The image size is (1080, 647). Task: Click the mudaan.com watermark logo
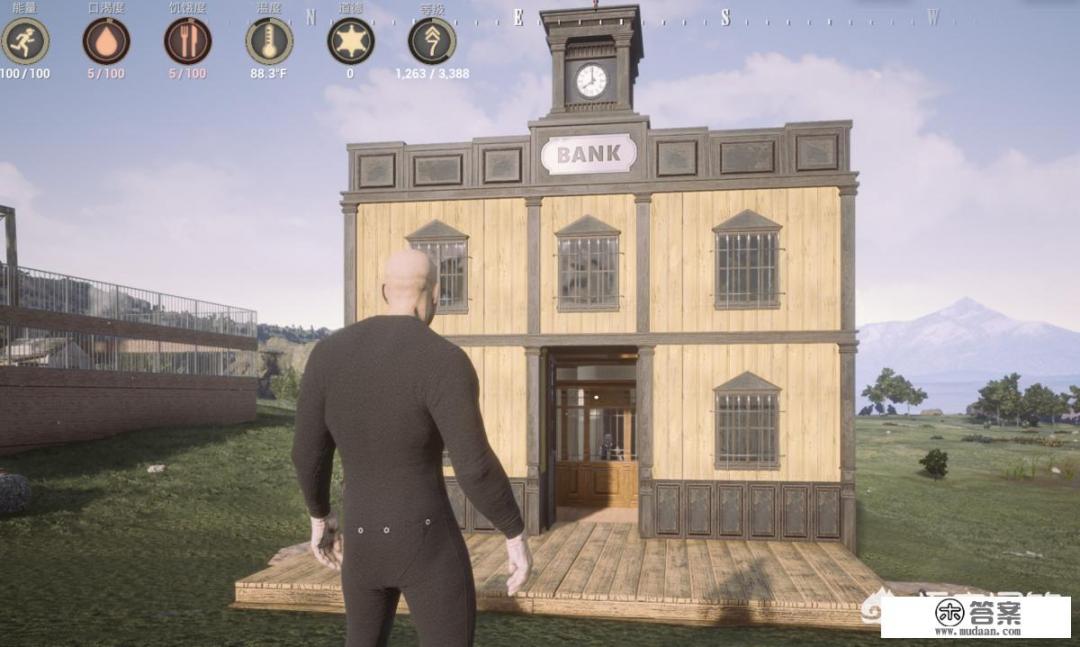[975, 617]
